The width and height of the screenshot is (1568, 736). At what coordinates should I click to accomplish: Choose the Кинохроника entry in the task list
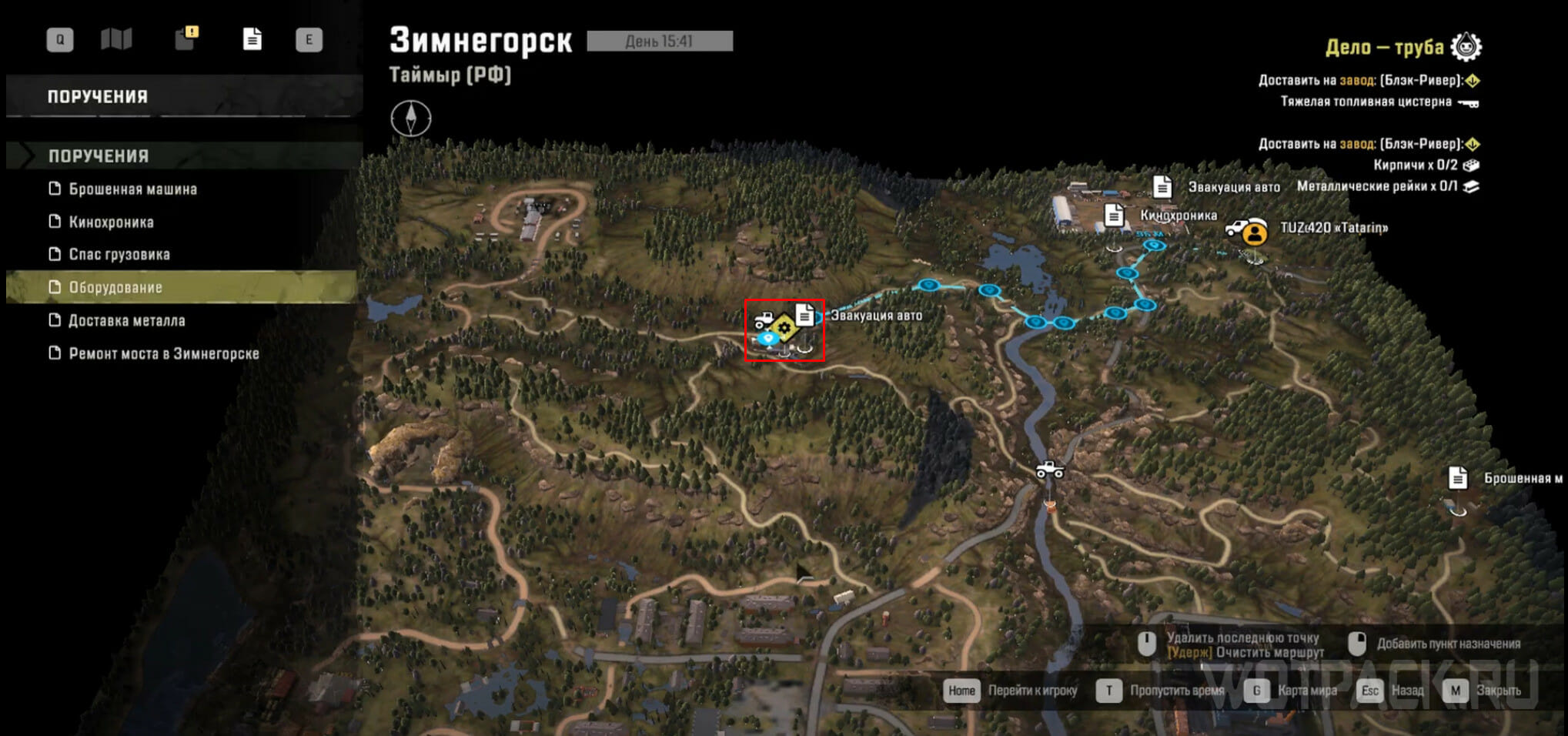(x=111, y=222)
